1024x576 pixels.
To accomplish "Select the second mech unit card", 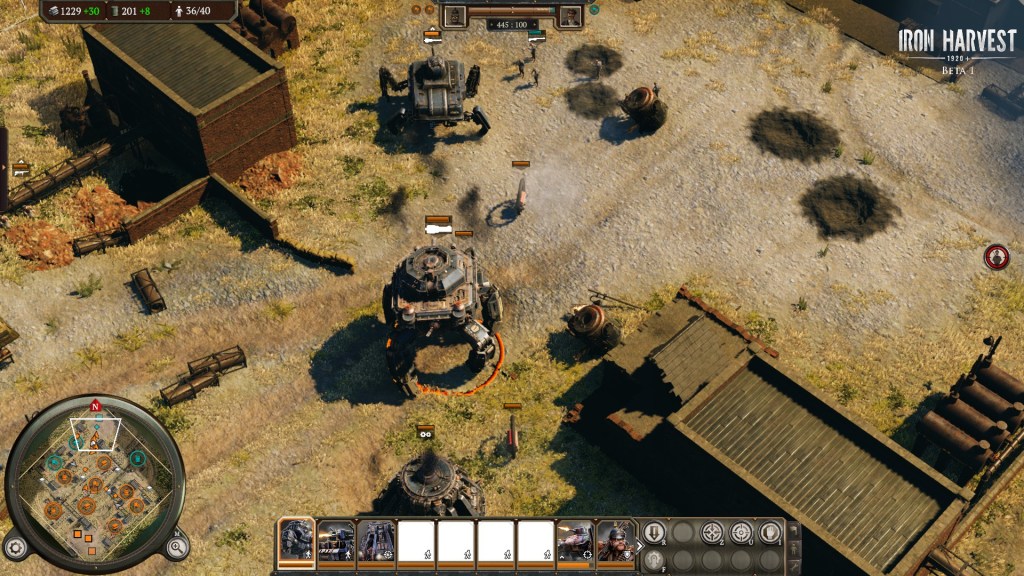I will [336, 541].
